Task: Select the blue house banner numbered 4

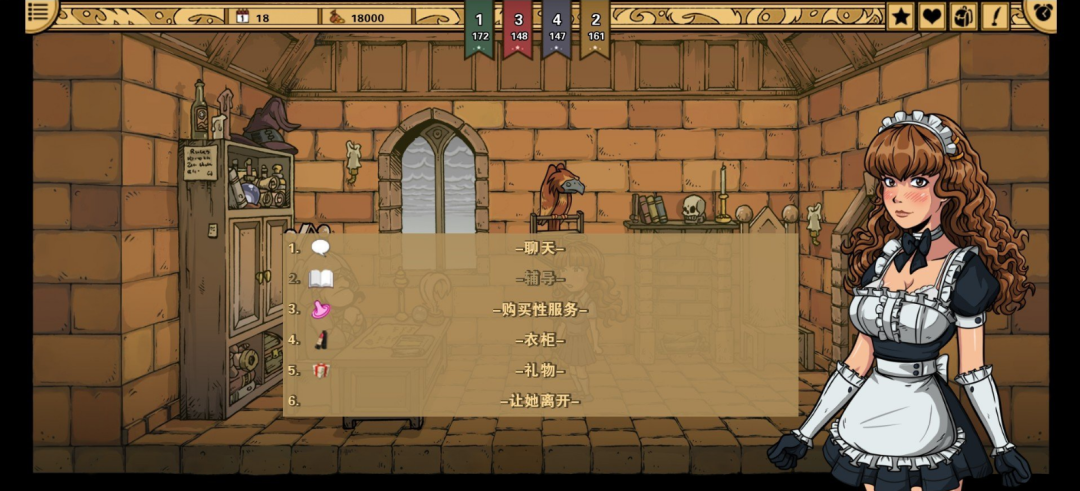Action: [x=557, y=27]
